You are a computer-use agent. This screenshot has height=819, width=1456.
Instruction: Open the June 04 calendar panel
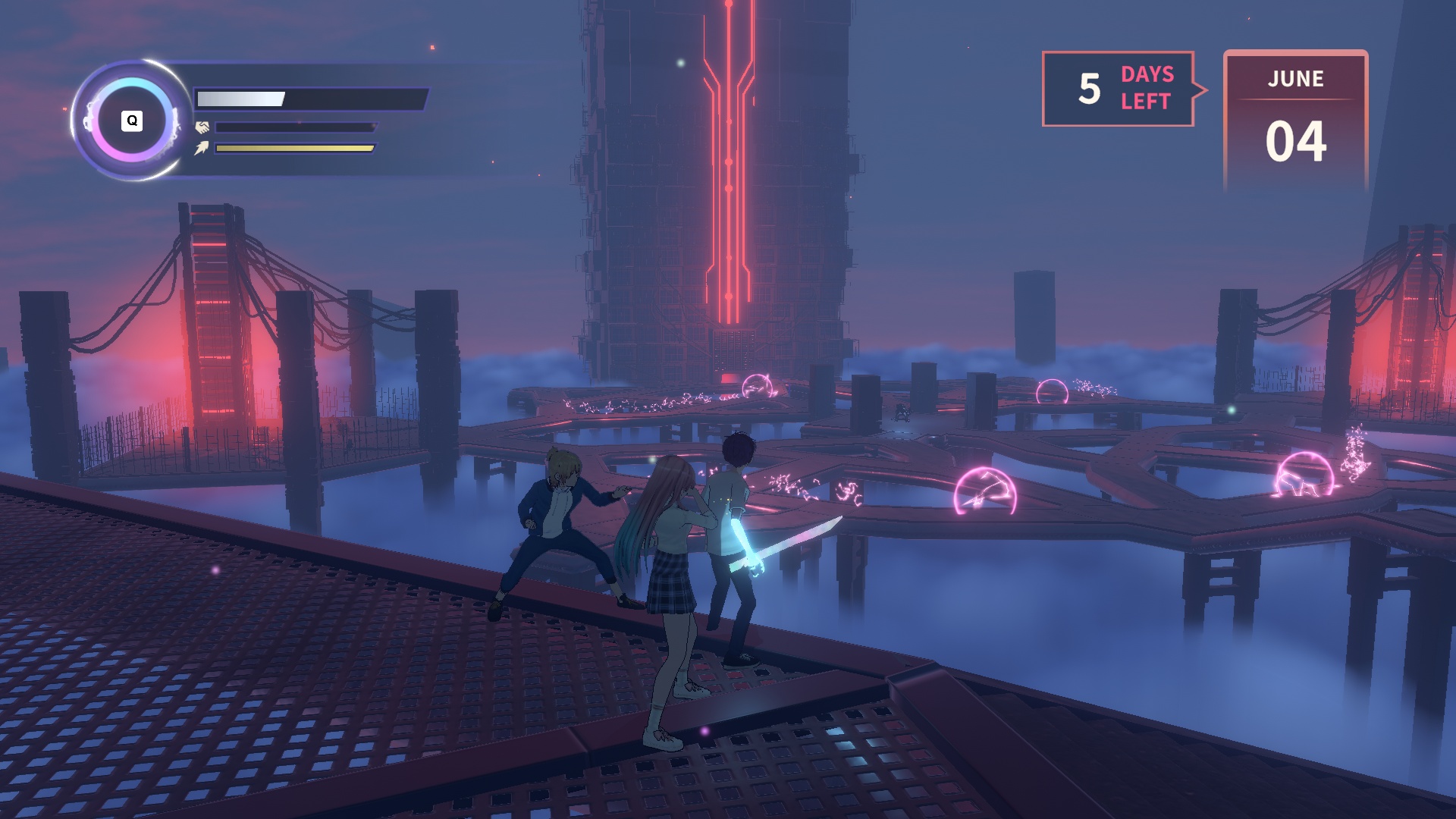pyautogui.click(x=1295, y=120)
